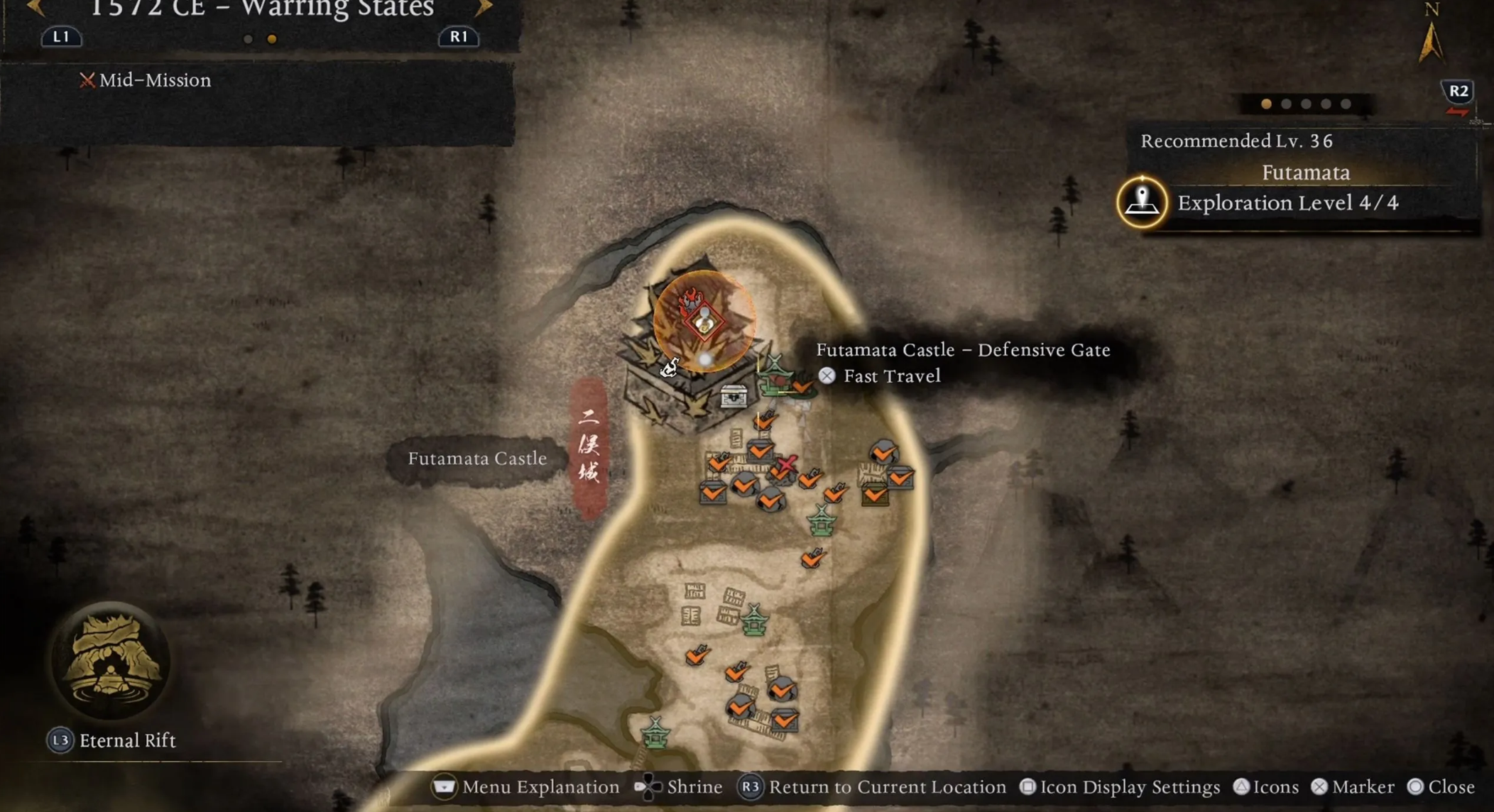Switch to next era with right arrow
1494x812 pixels.
point(484,9)
